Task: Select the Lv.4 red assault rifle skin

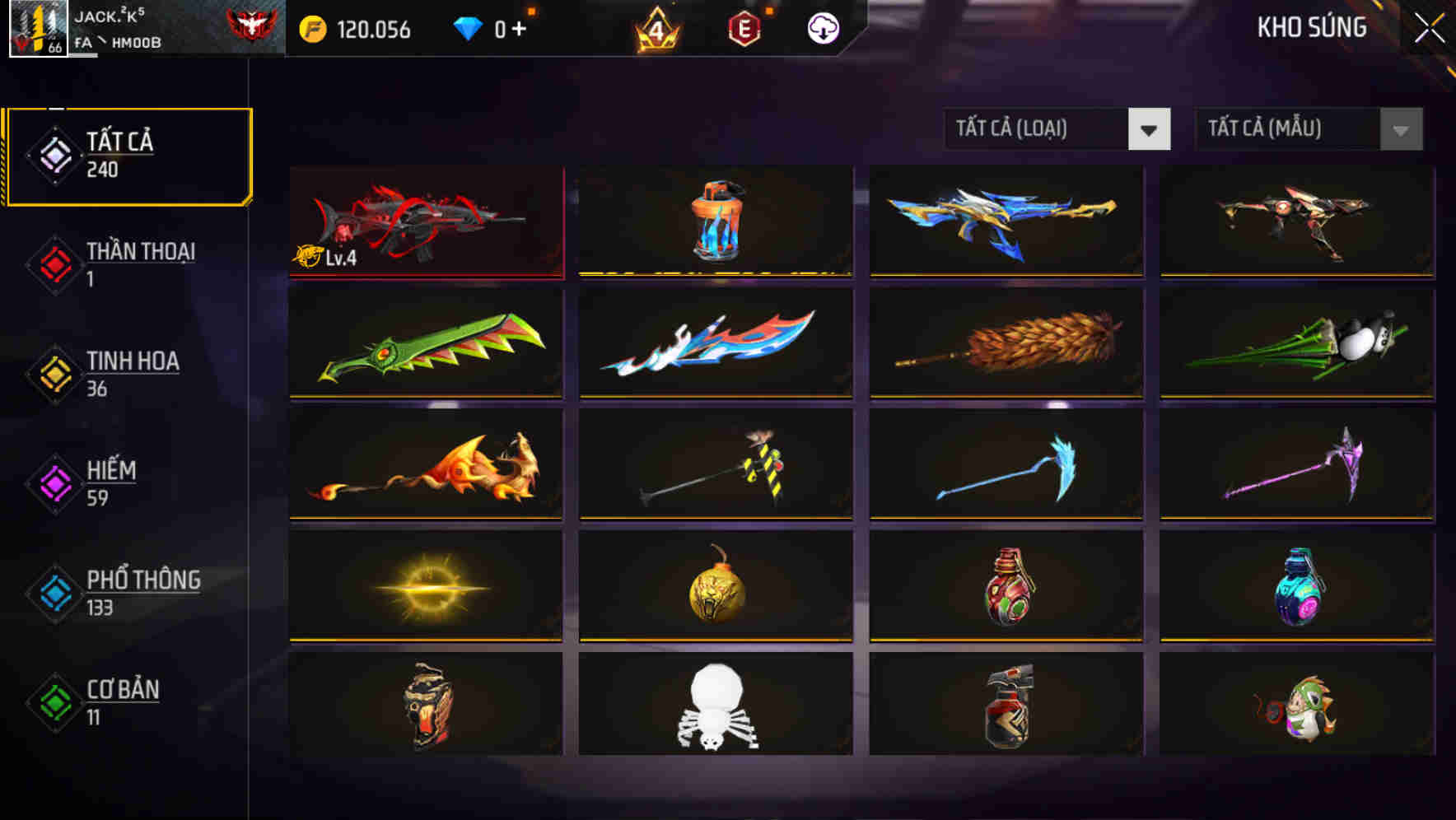Action: (425, 221)
